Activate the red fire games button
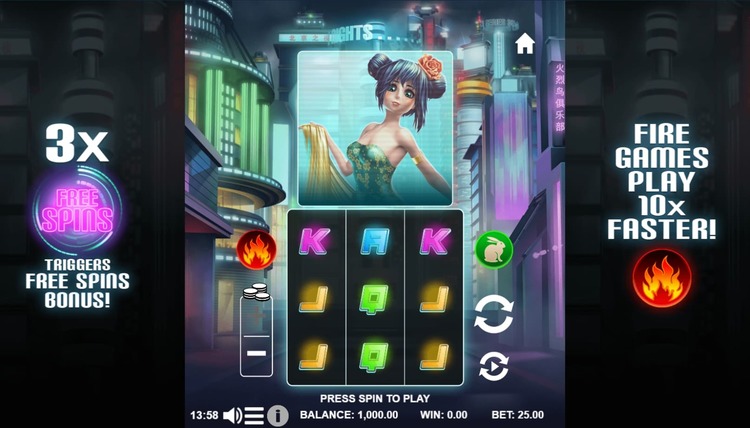This screenshot has height=428, width=750. (253, 248)
